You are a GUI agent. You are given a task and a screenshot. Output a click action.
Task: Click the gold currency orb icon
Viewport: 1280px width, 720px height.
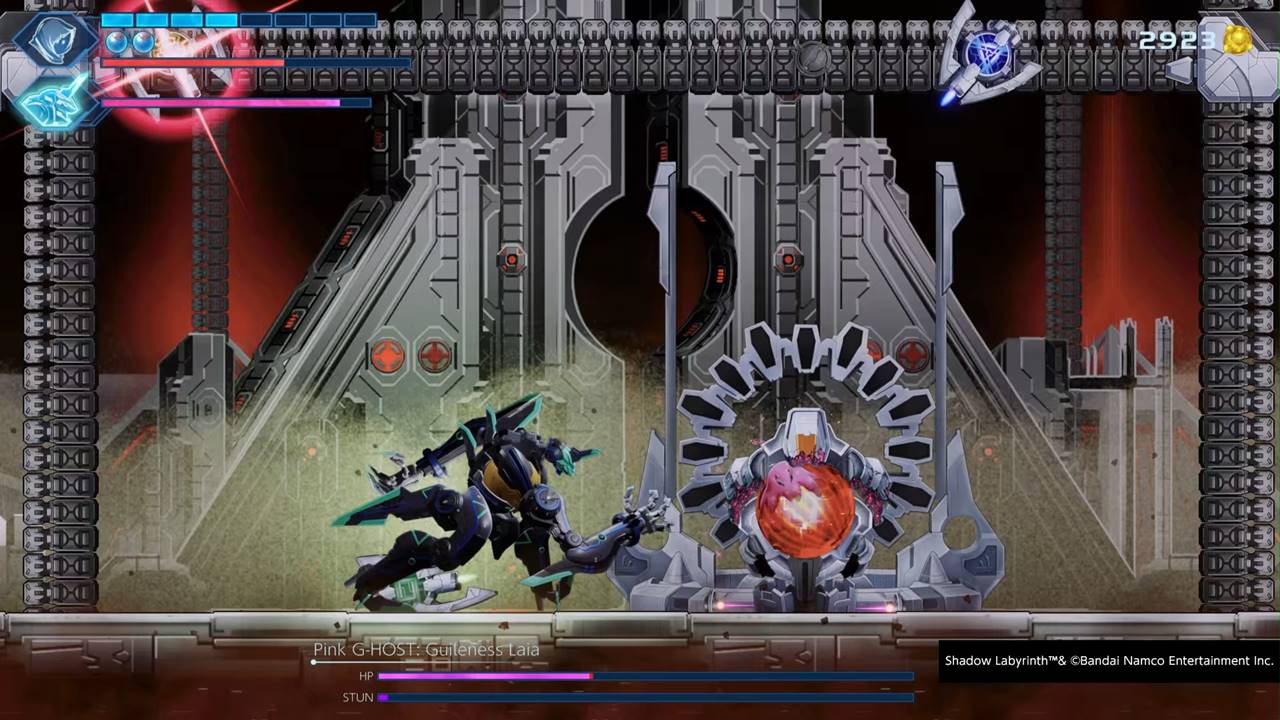(1237, 40)
